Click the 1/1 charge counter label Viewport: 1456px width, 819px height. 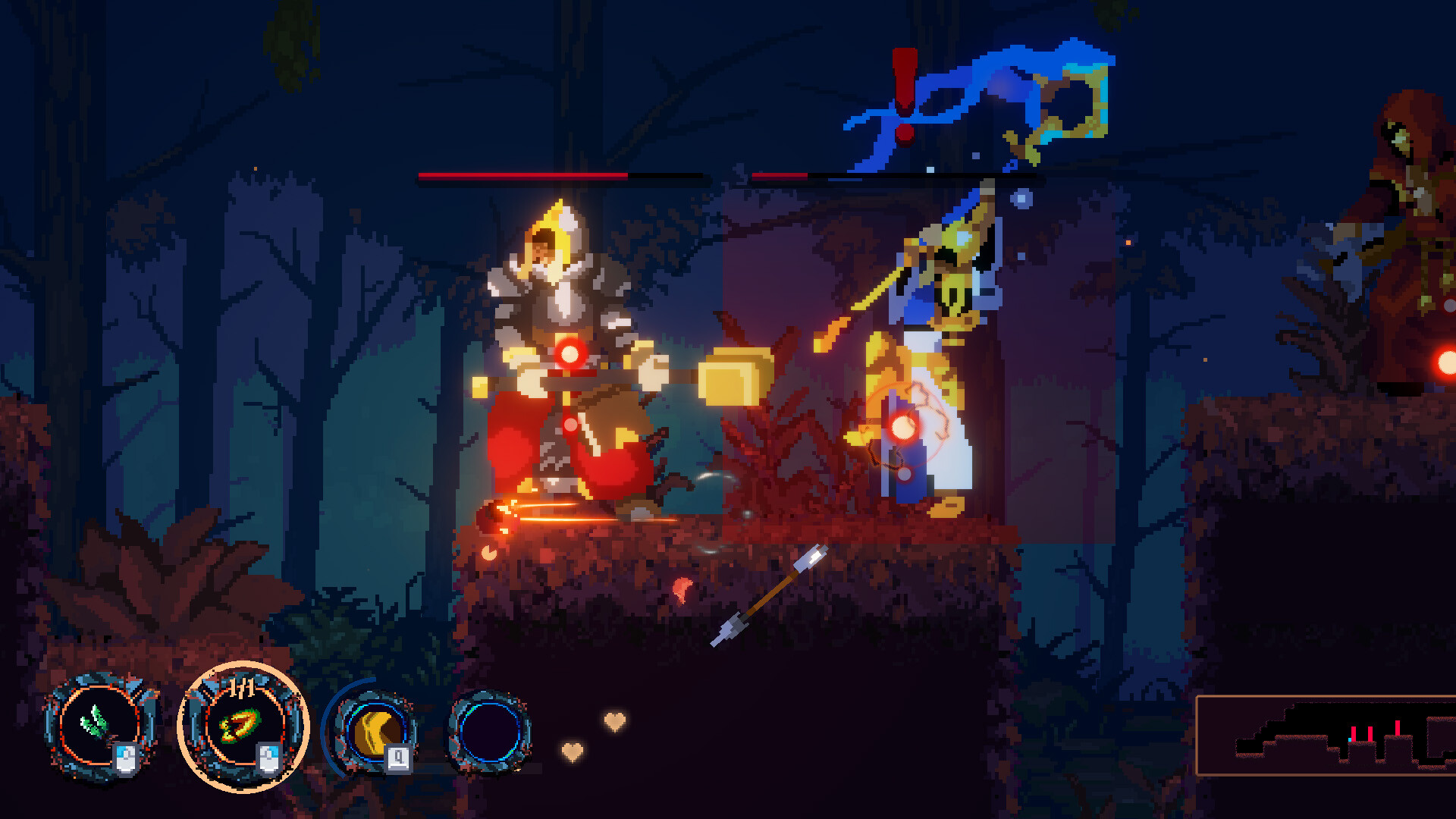click(241, 686)
